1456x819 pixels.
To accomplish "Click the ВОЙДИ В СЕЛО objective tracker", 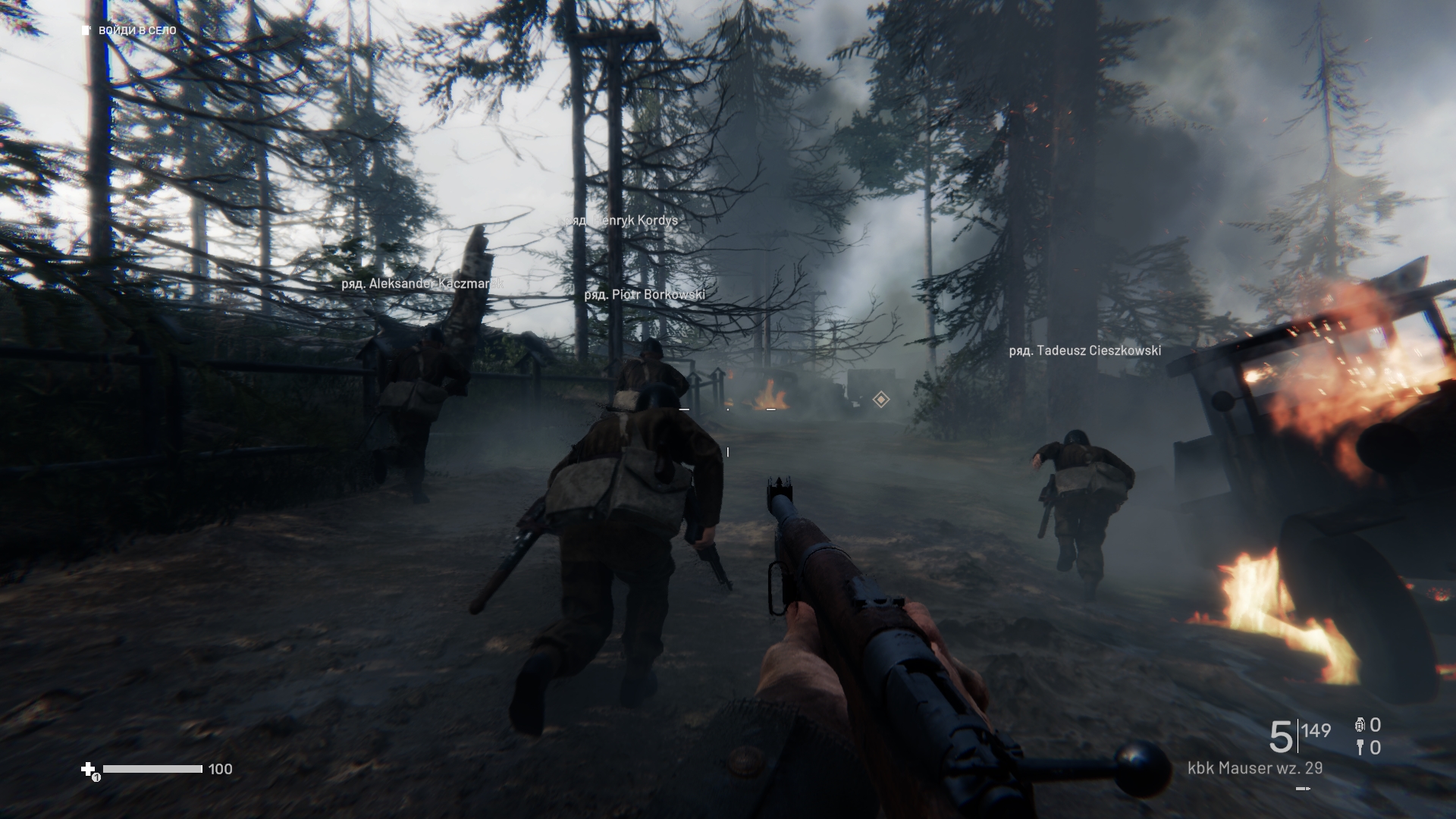I will (x=130, y=30).
